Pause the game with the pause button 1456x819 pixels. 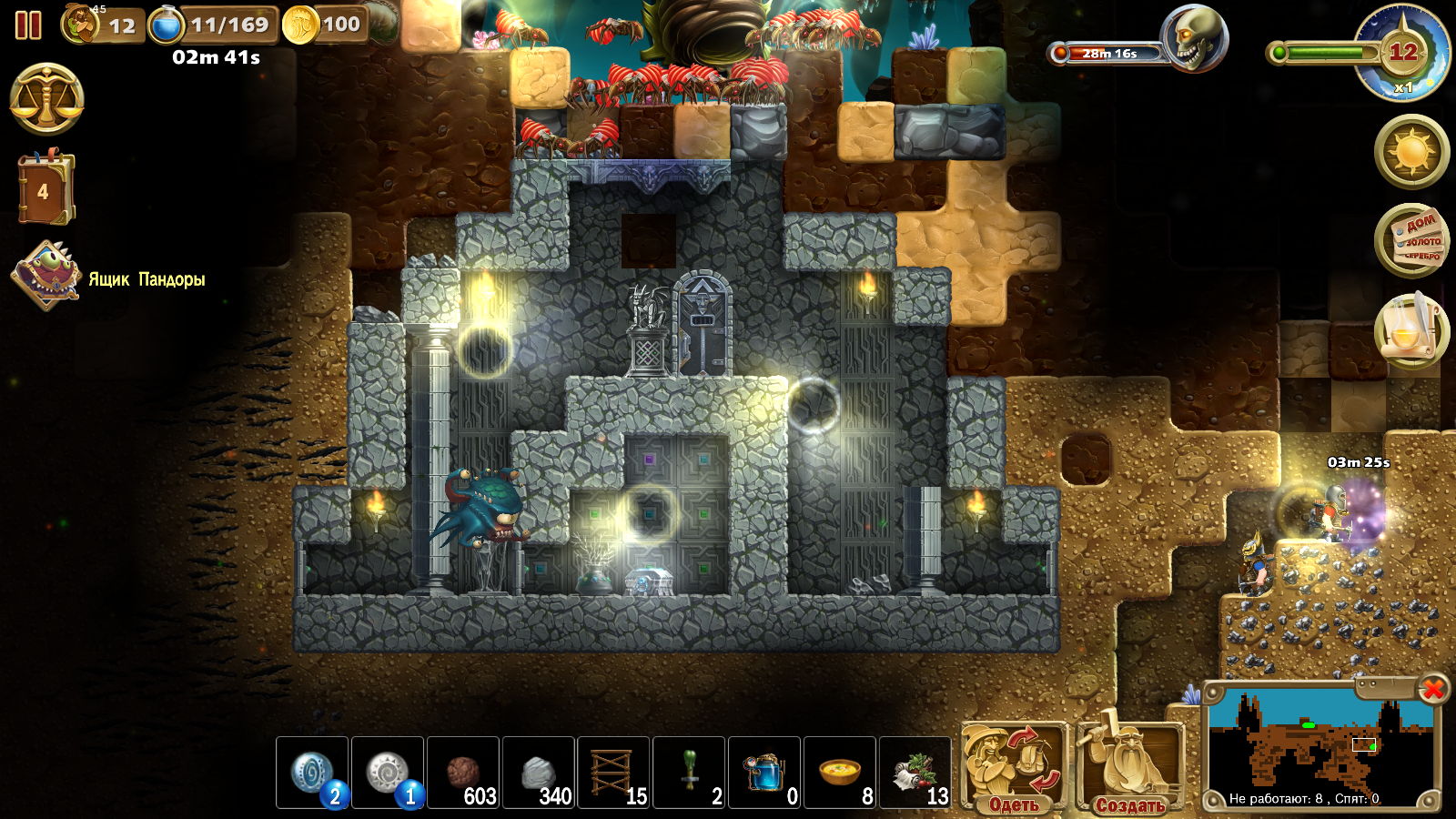(x=28, y=25)
